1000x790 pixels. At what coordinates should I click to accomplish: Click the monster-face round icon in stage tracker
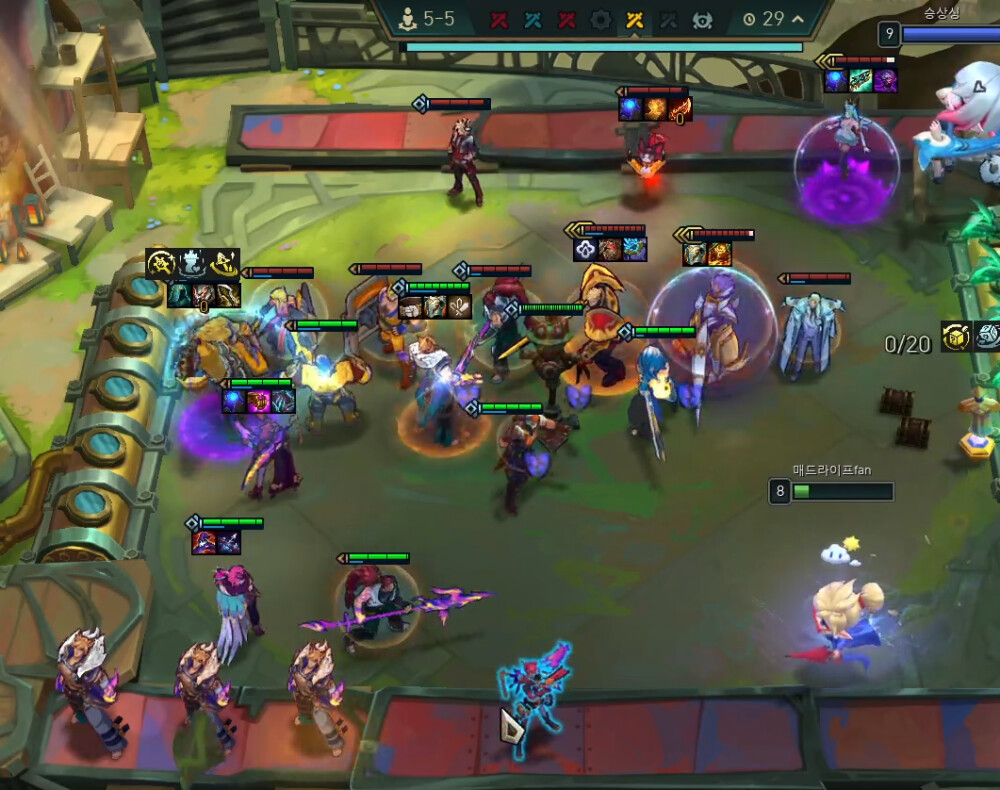pos(702,19)
